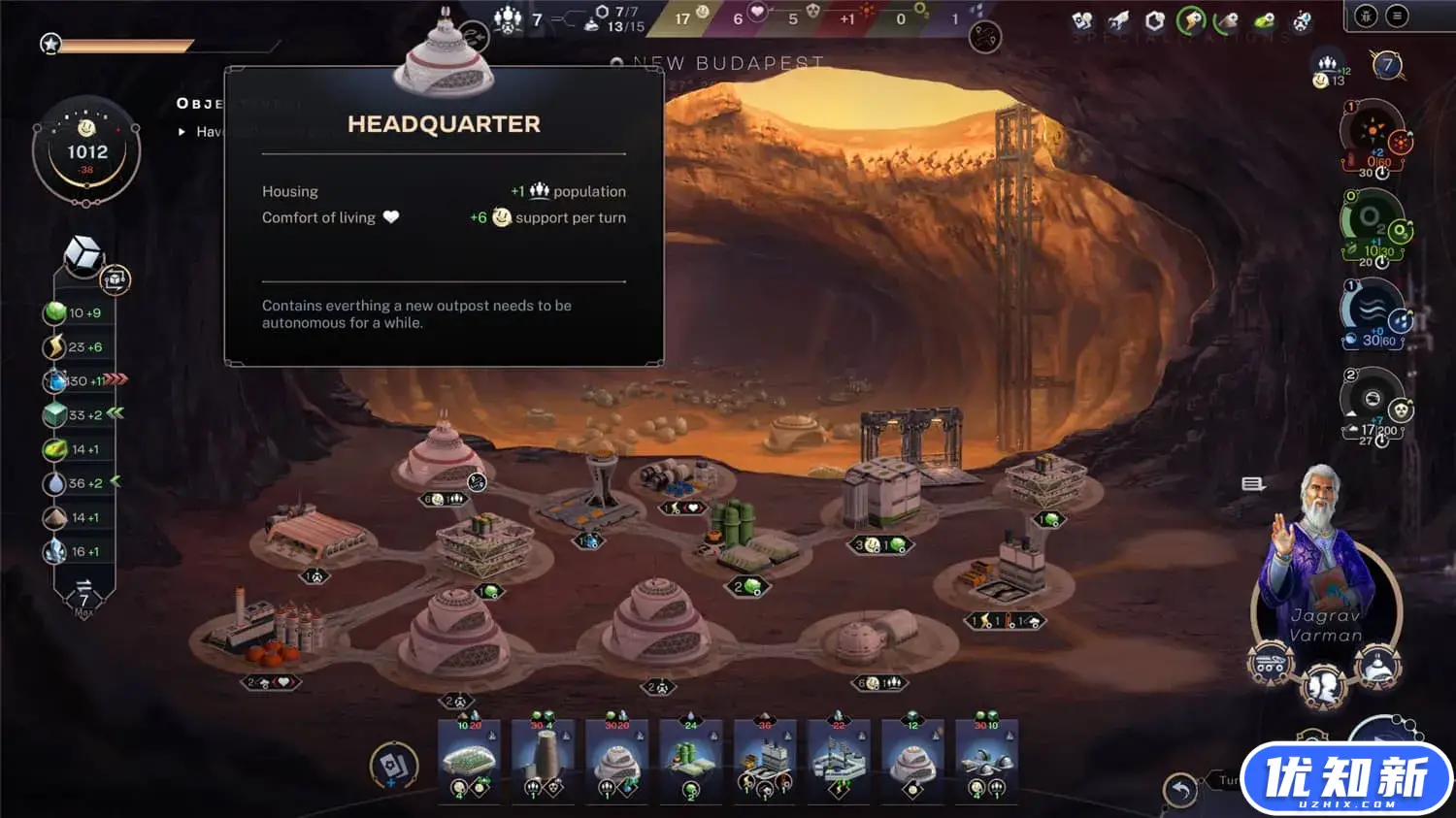Click the bug report icon
This screenshot has height=818, width=1456.
(x=1366, y=16)
